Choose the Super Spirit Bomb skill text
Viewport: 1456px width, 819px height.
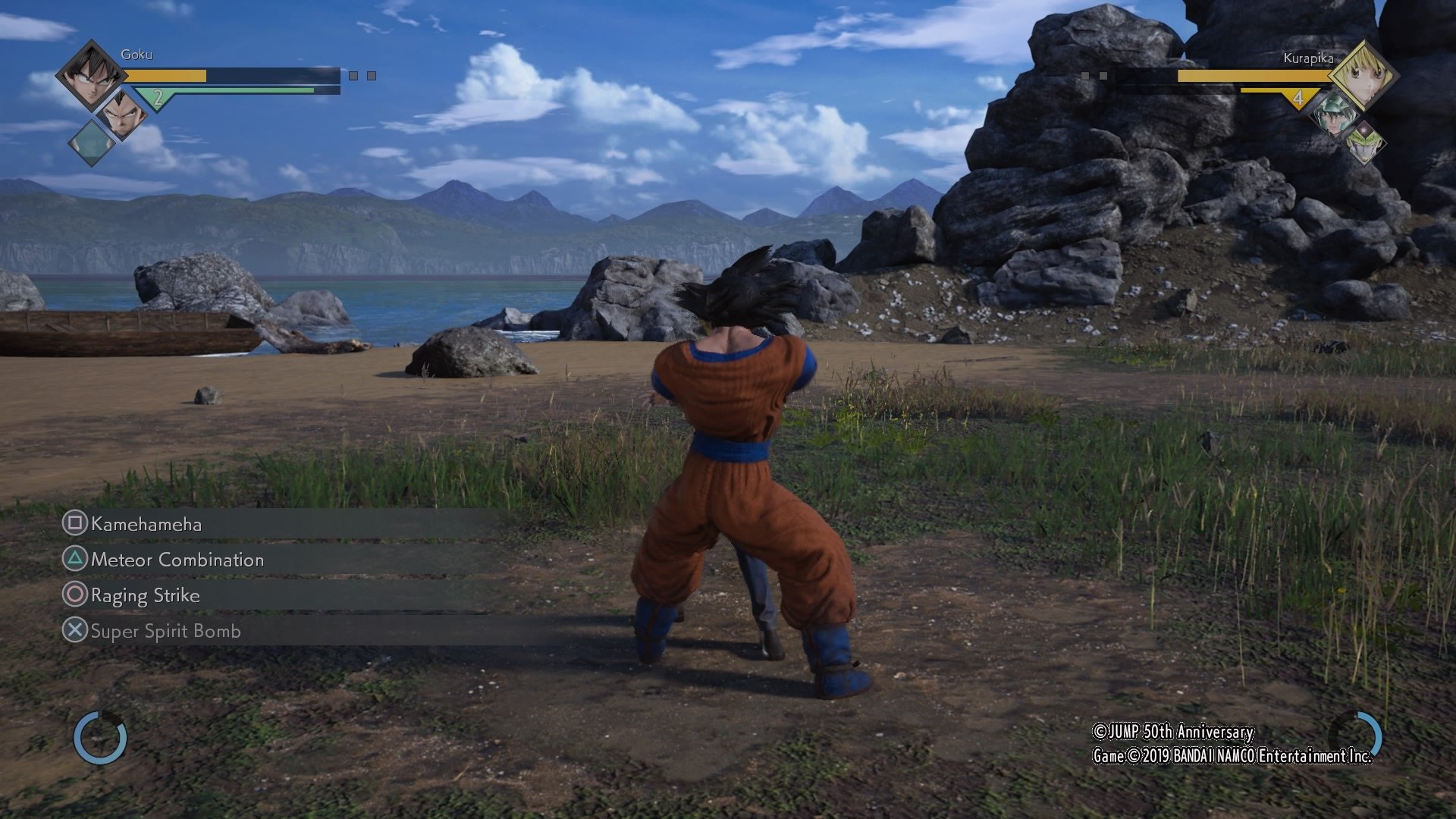[166, 632]
